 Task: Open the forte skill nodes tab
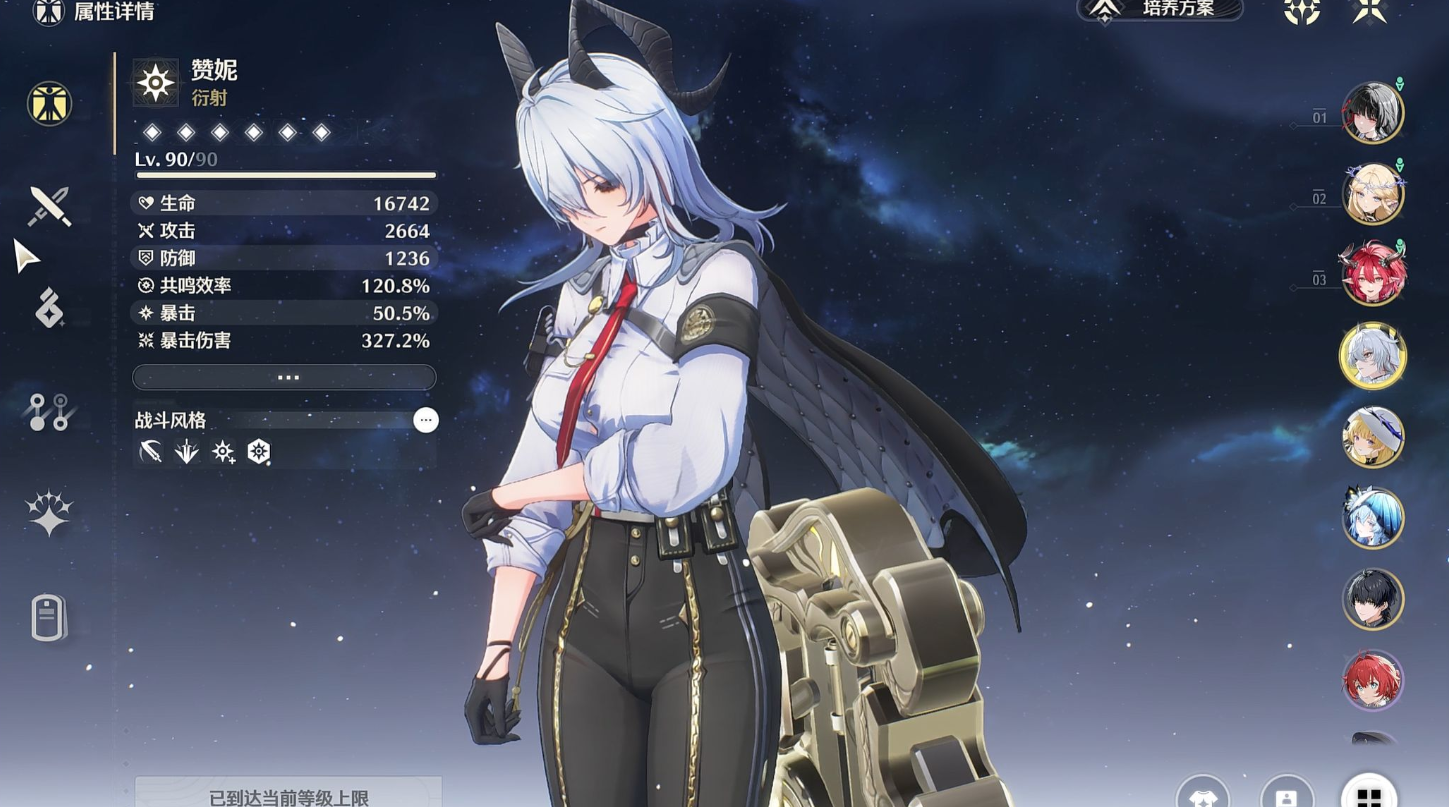(x=48, y=411)
